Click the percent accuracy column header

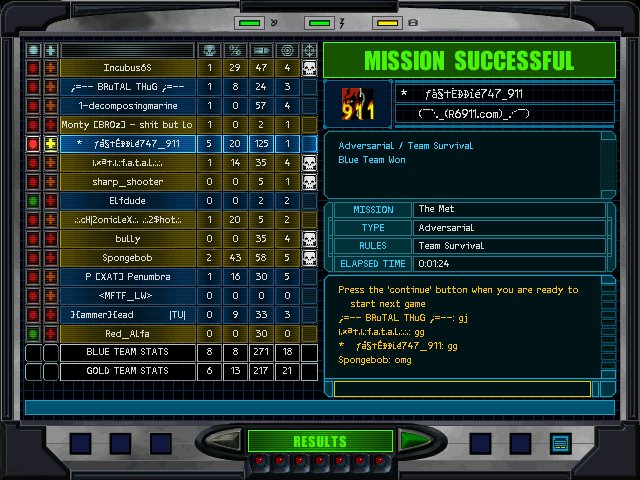coord(236,49)
